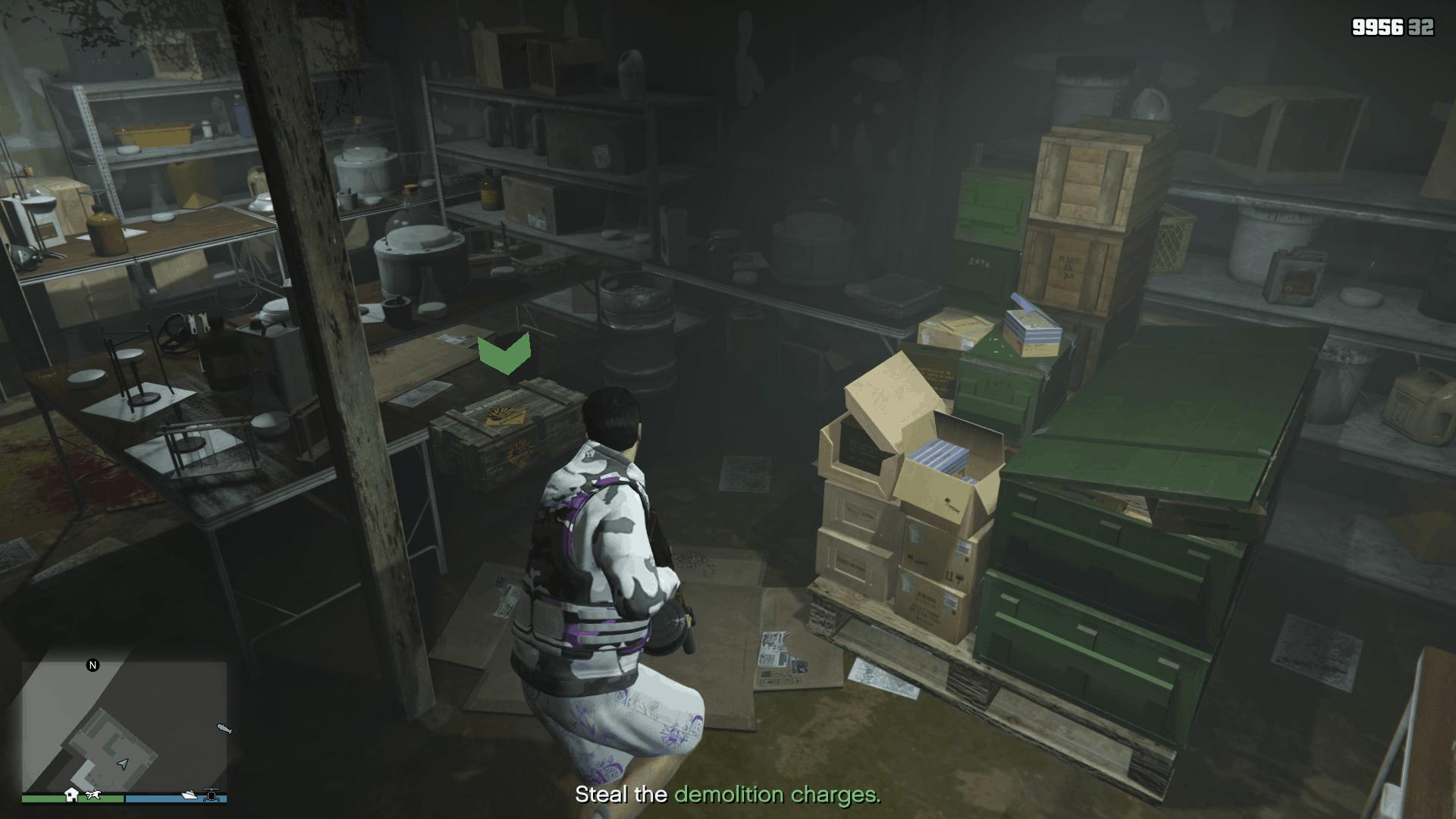Click the North compass indicator on the minimap
This screenshot has width=1456, height=819.
[93, 665]
